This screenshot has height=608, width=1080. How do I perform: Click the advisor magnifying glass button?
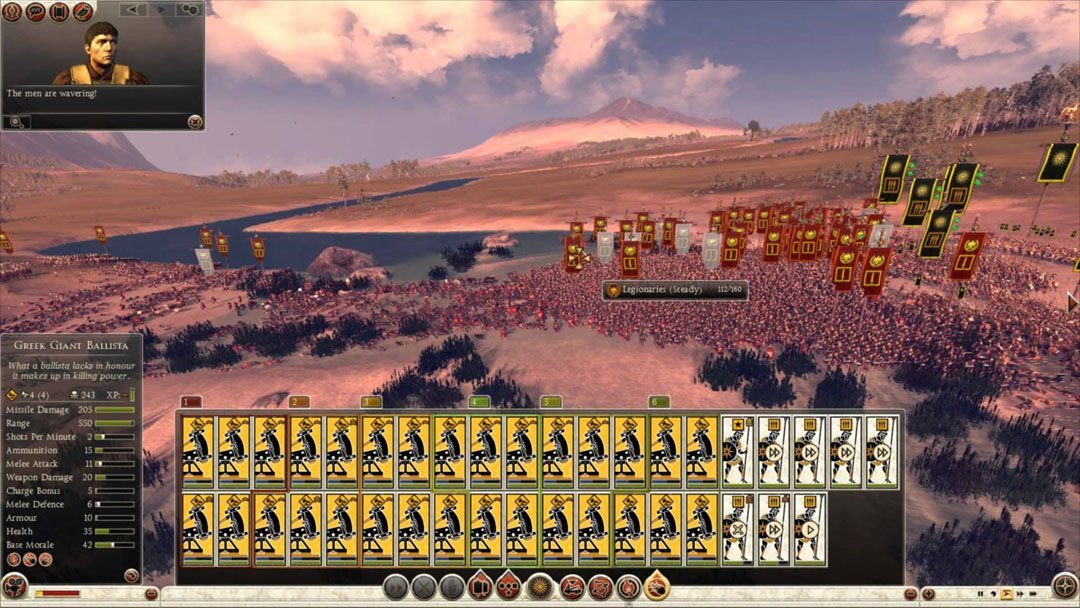17,122
